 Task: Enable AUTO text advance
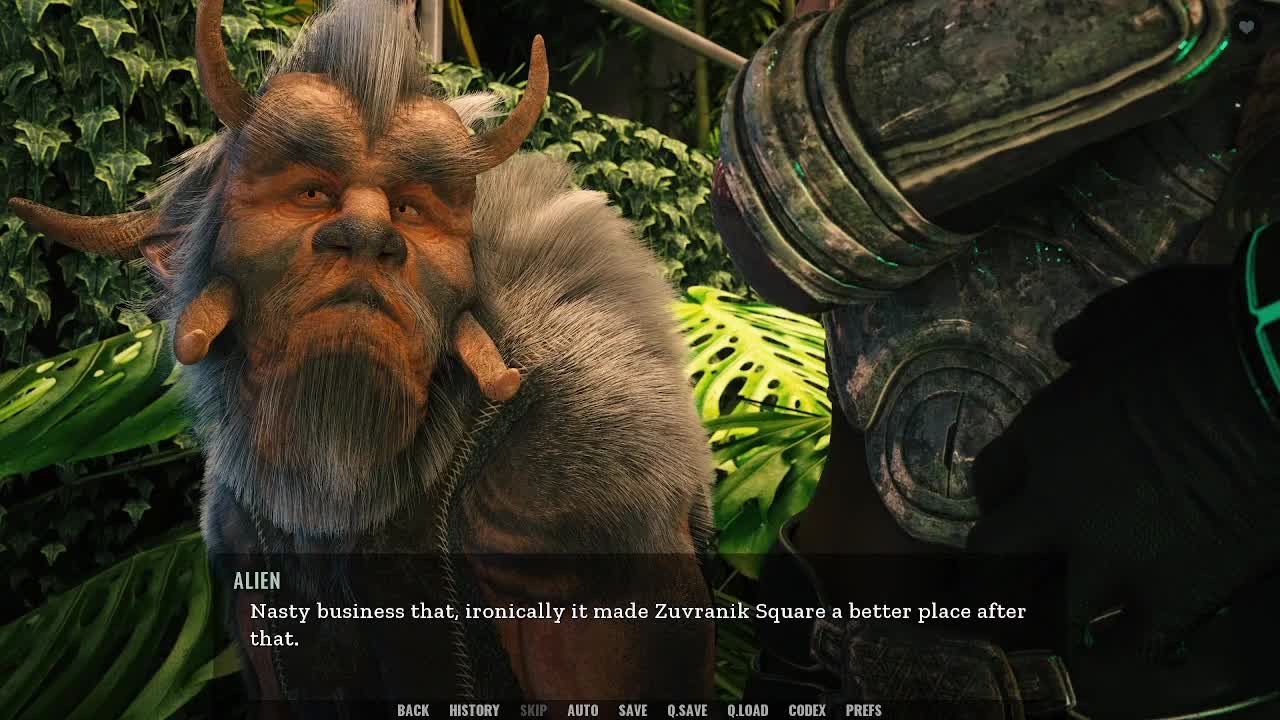pyautogui.click(x=582, y=710)
